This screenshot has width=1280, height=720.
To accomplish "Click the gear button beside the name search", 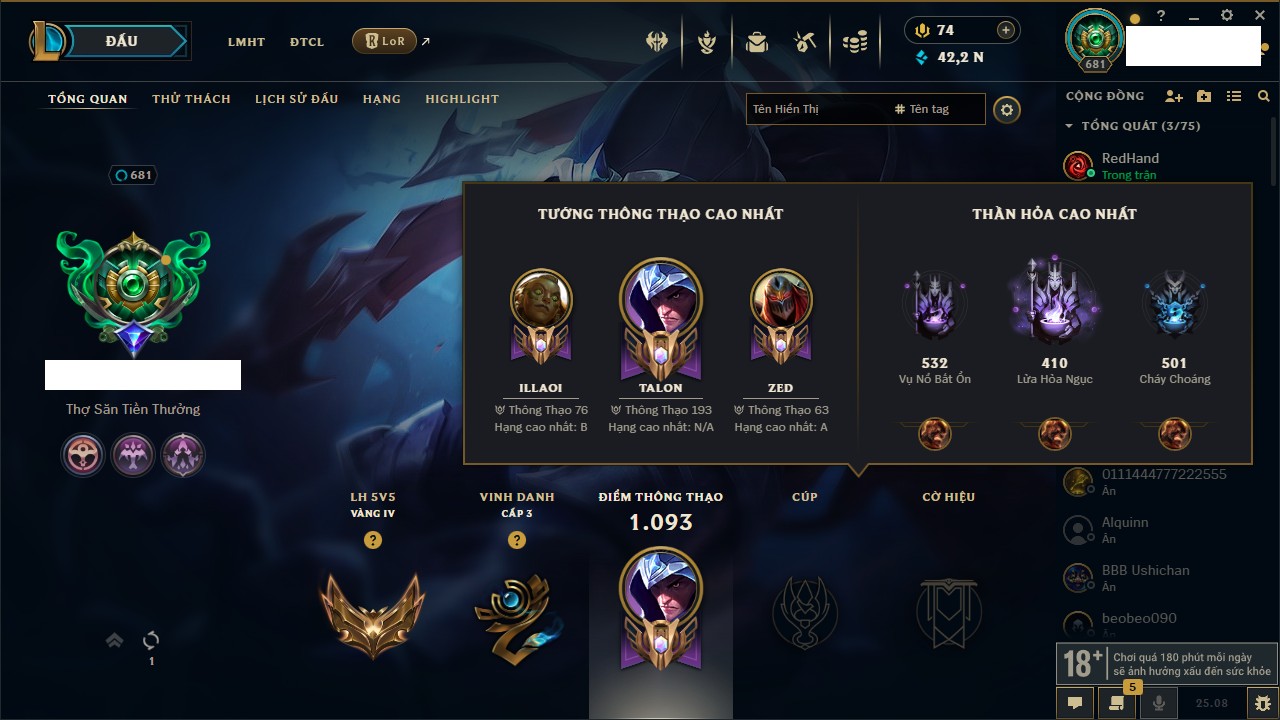I will click(1007, 110).
